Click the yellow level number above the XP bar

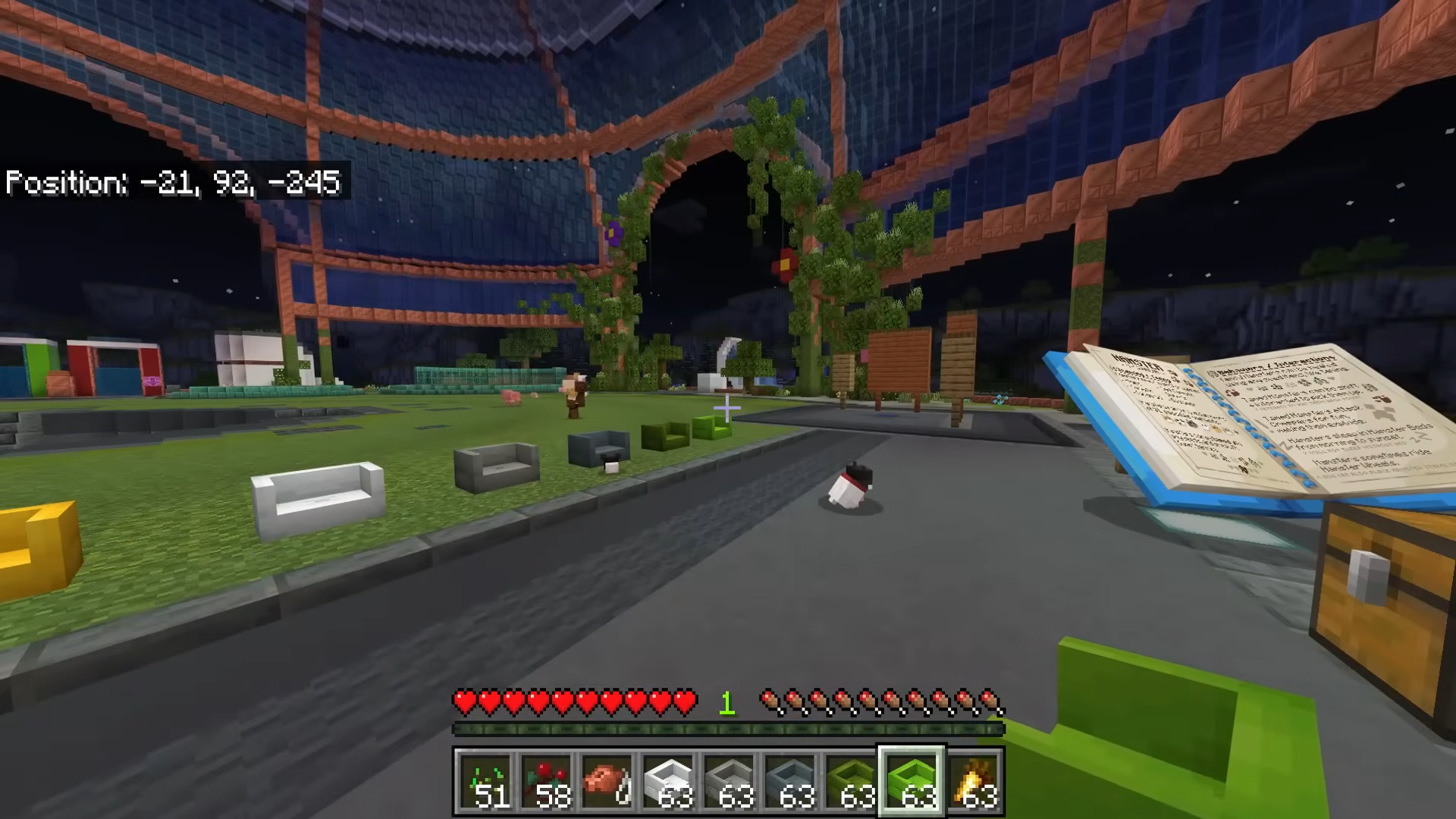(726, 703)
